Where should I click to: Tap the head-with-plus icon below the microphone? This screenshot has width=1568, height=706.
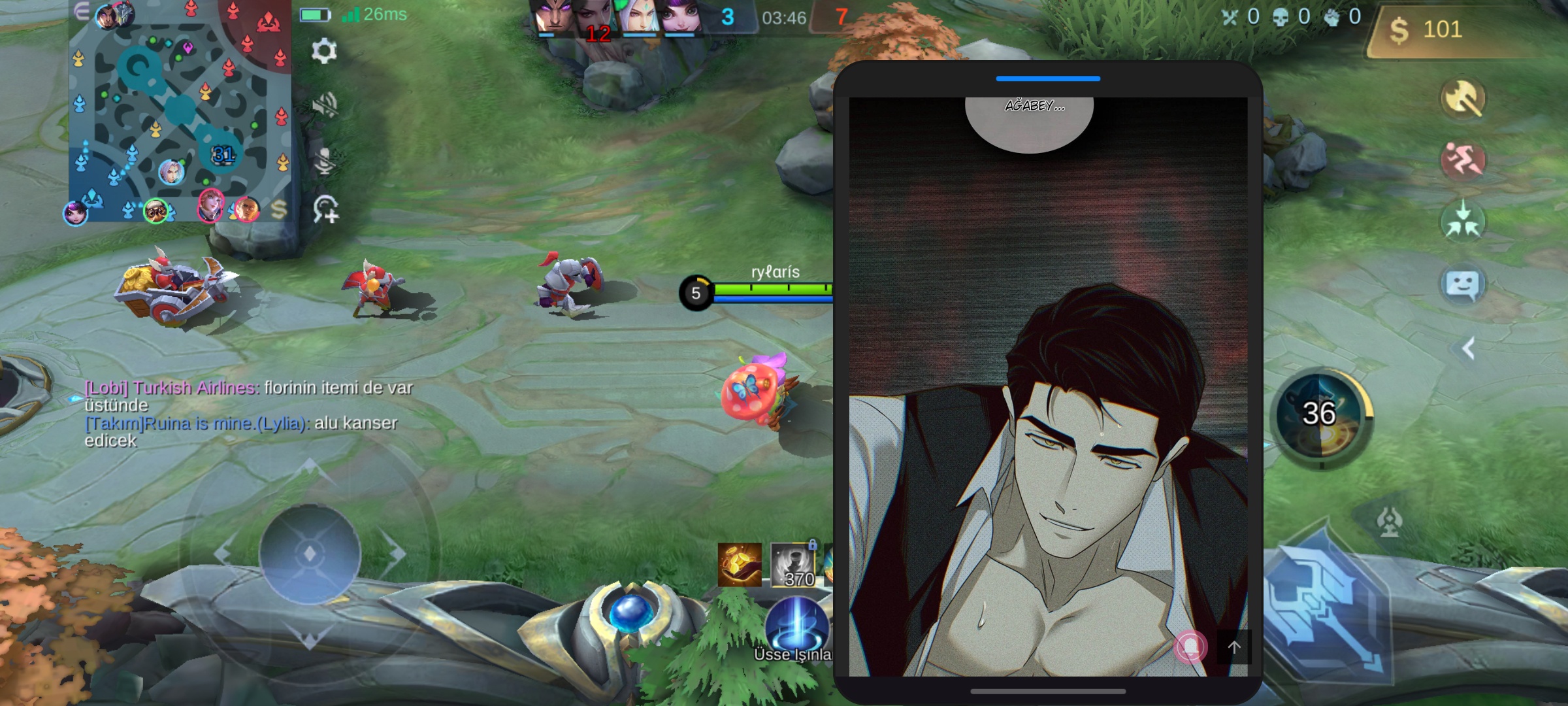coord(325,210)
